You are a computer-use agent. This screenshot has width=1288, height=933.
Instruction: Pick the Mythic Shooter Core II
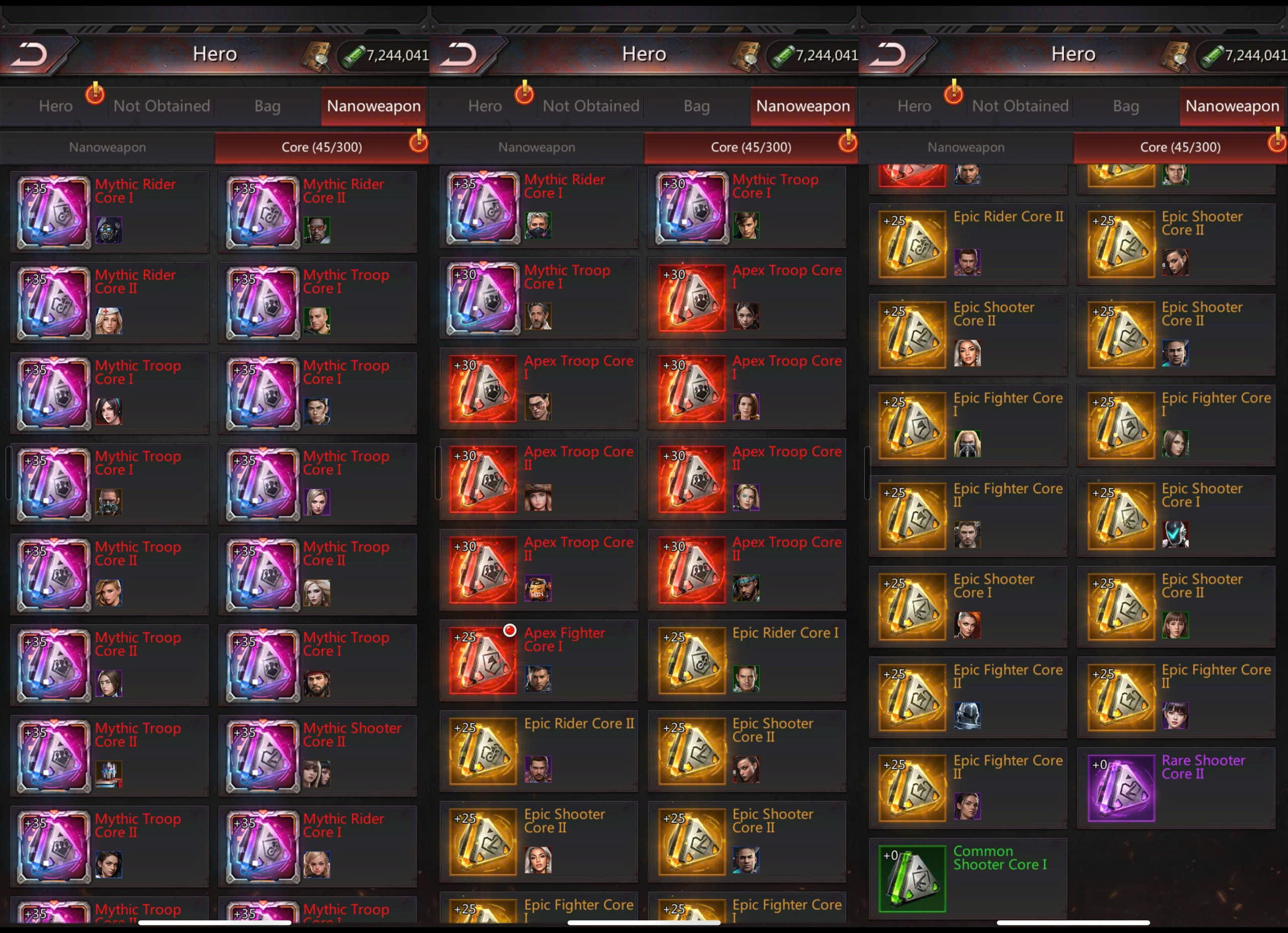click(262, 756)
